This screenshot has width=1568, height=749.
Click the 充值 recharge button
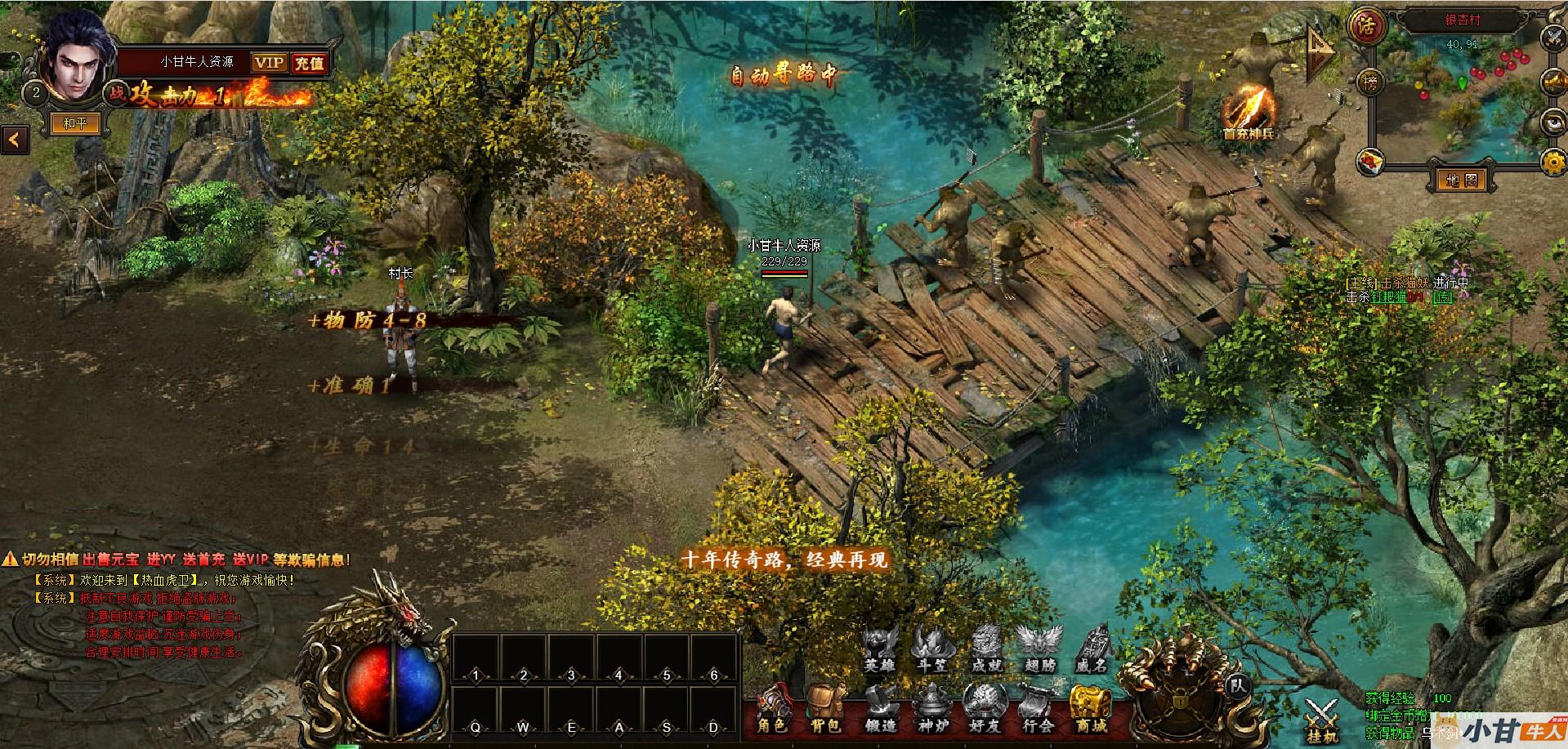(309, 63)
